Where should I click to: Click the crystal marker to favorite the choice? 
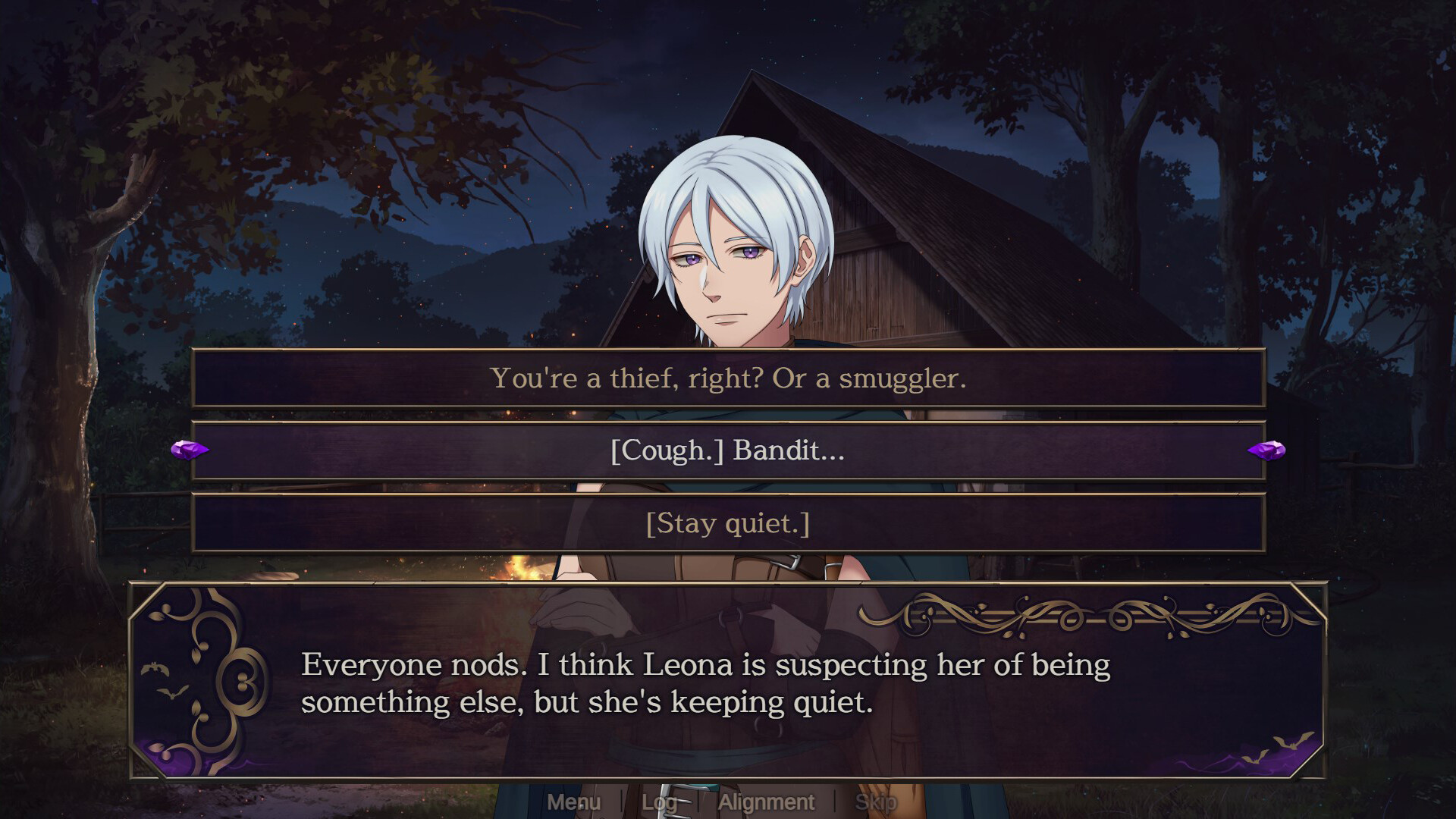(190, 450)
